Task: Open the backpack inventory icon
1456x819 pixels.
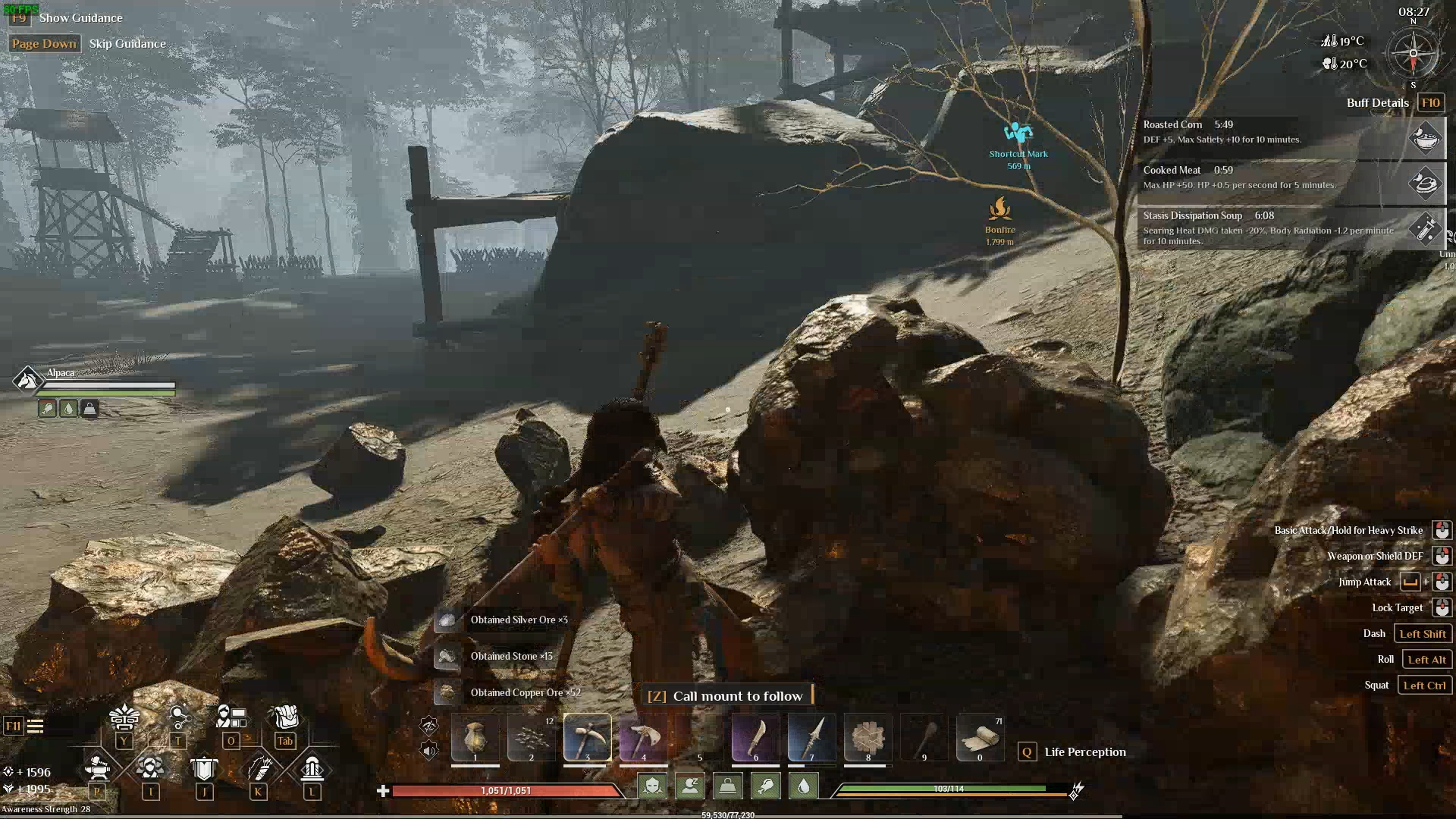Action: (x=285, y=717)
